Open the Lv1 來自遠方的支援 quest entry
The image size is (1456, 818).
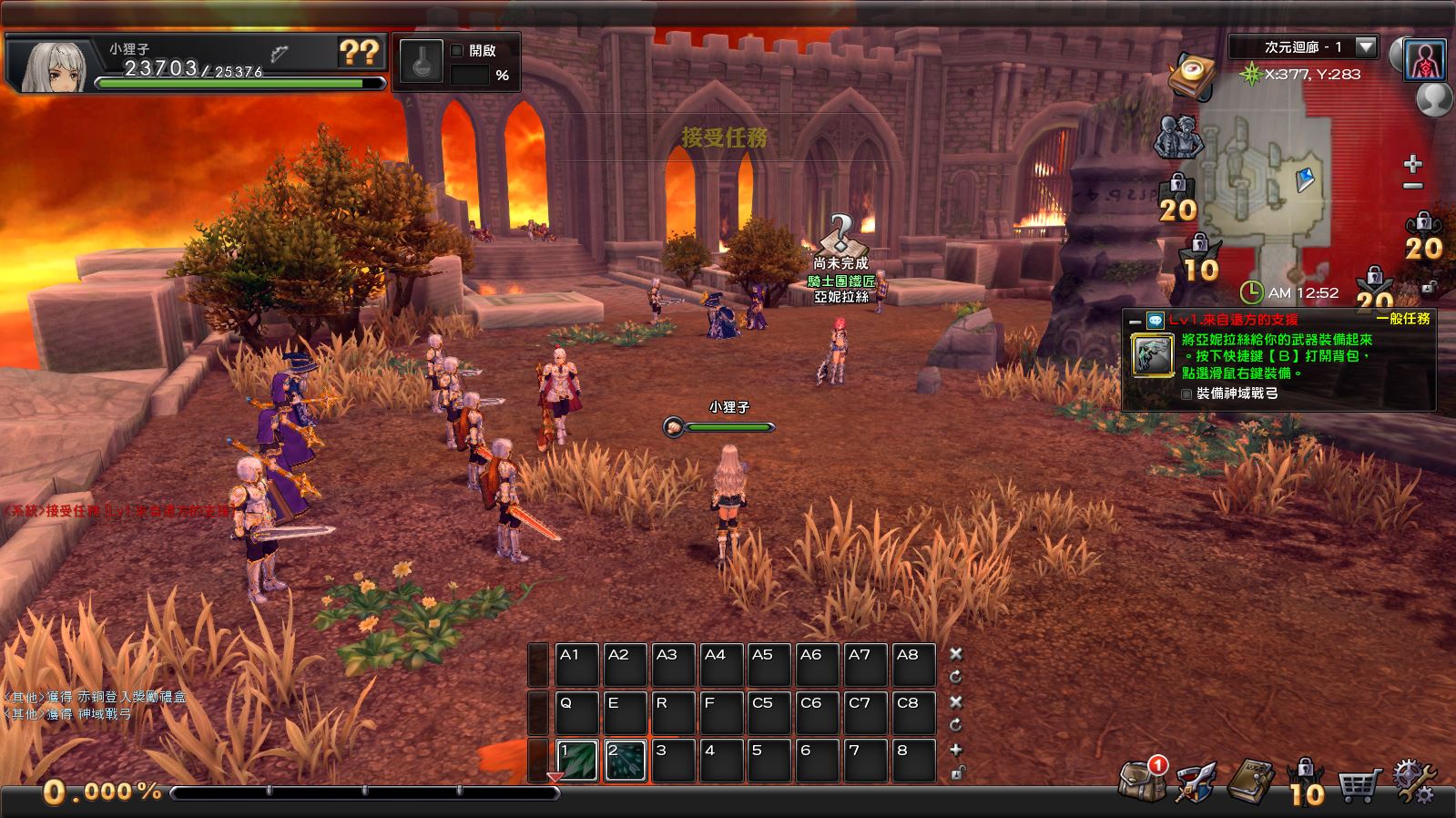click(1233, 320)
